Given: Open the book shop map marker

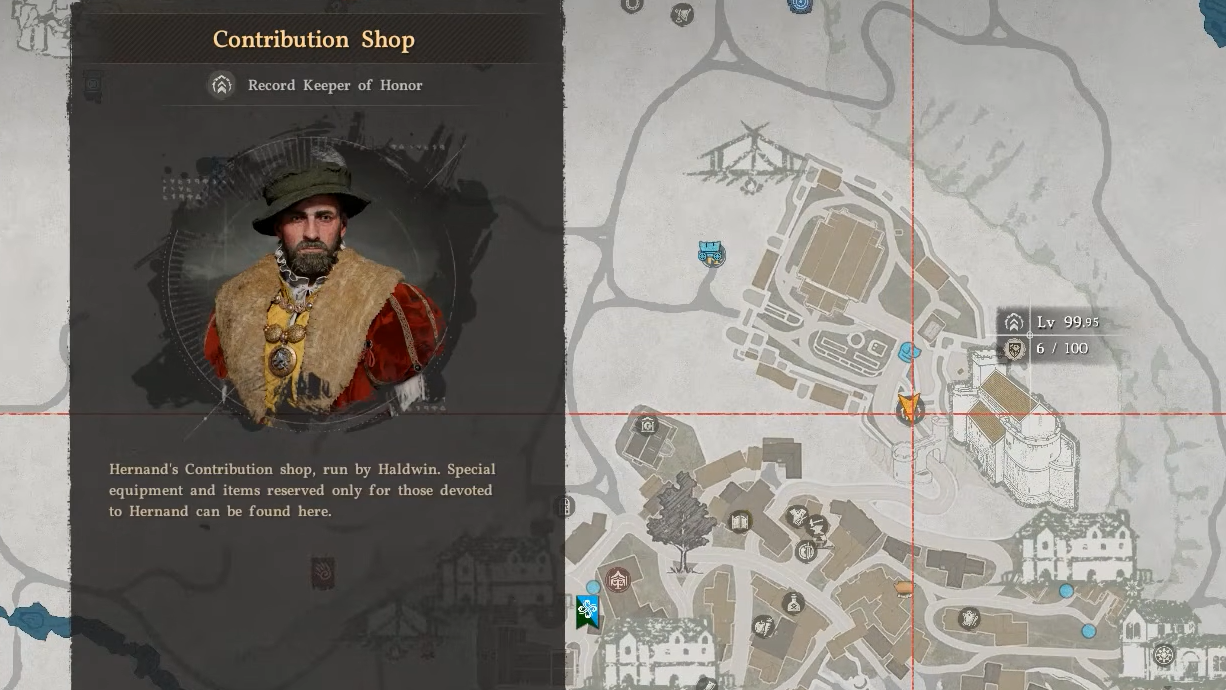Looking at the screenshot, I should pos(740,522).
